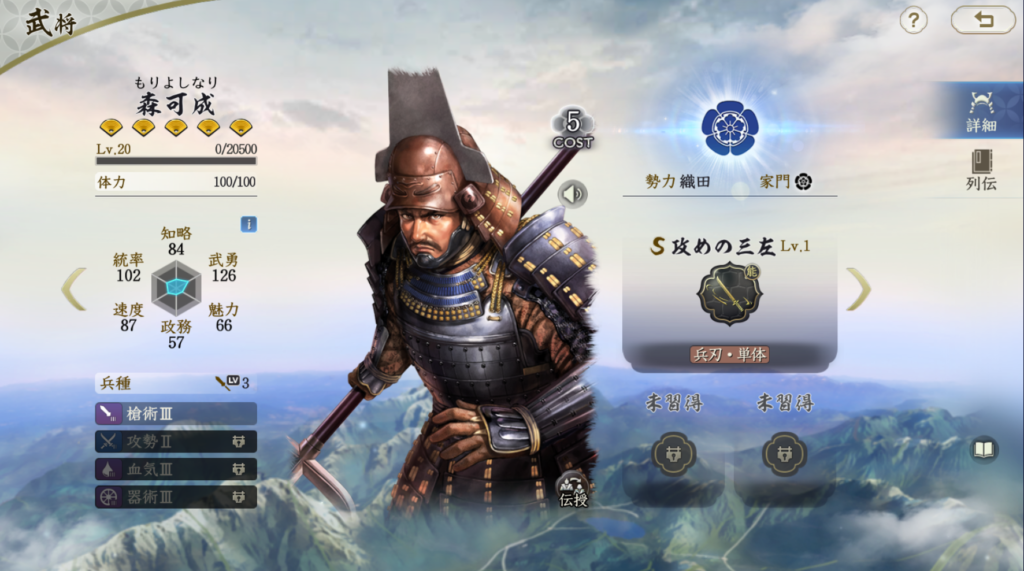Open the help question mark button
This screenshot has height=571, width=1024.
pos(913,20)
